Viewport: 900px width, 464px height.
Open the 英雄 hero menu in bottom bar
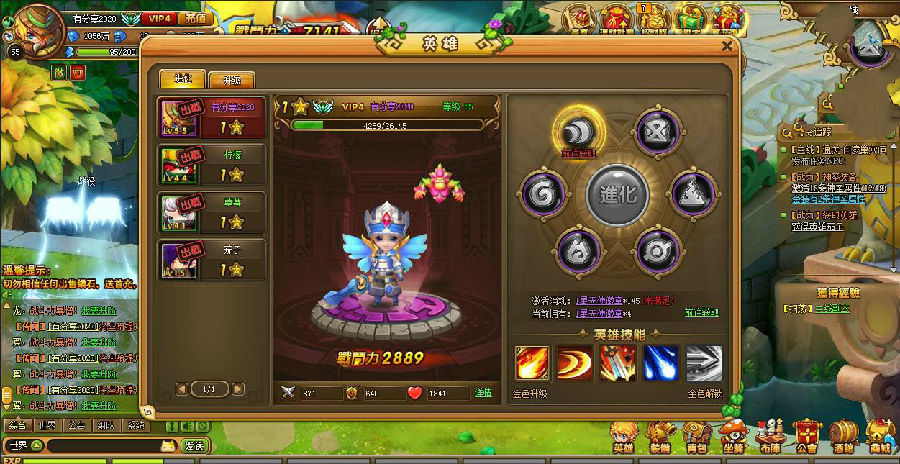pyautogui.click(x=623, y=434)
